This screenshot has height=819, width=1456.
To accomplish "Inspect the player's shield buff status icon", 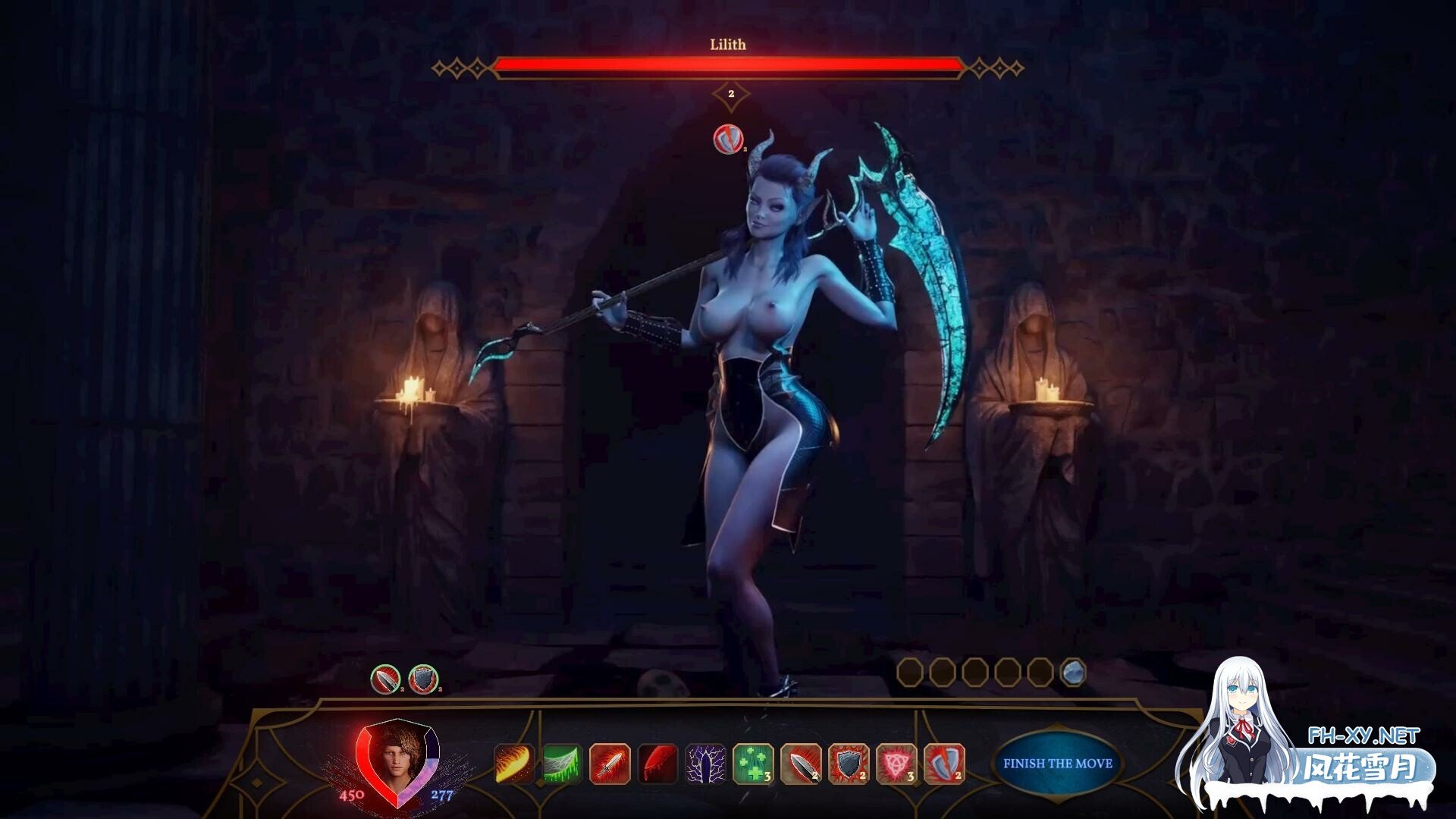I will (x=423, y=679).
